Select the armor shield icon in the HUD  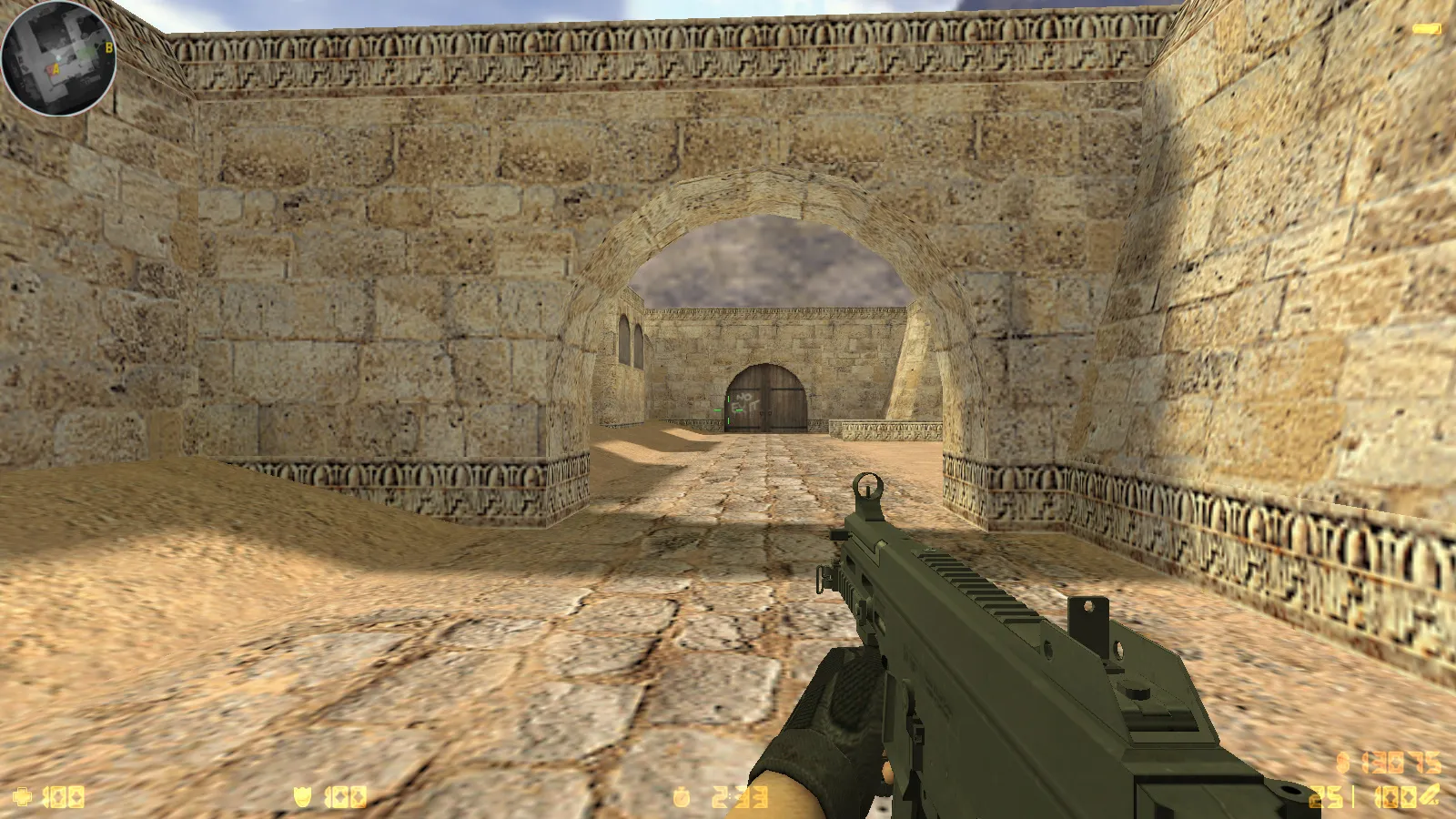[303, 797]
